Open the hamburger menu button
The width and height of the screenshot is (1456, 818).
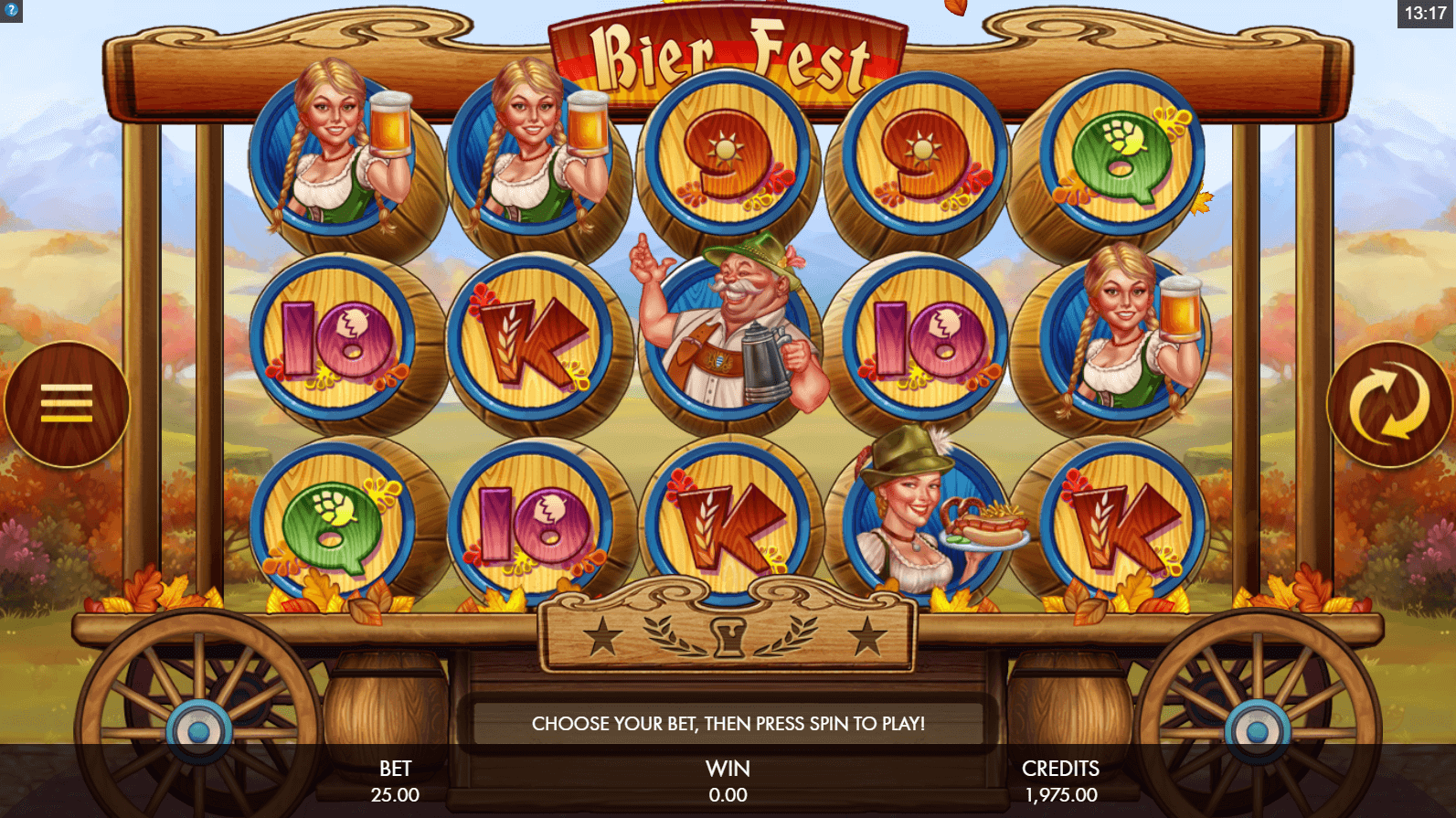tap(67, 403)
